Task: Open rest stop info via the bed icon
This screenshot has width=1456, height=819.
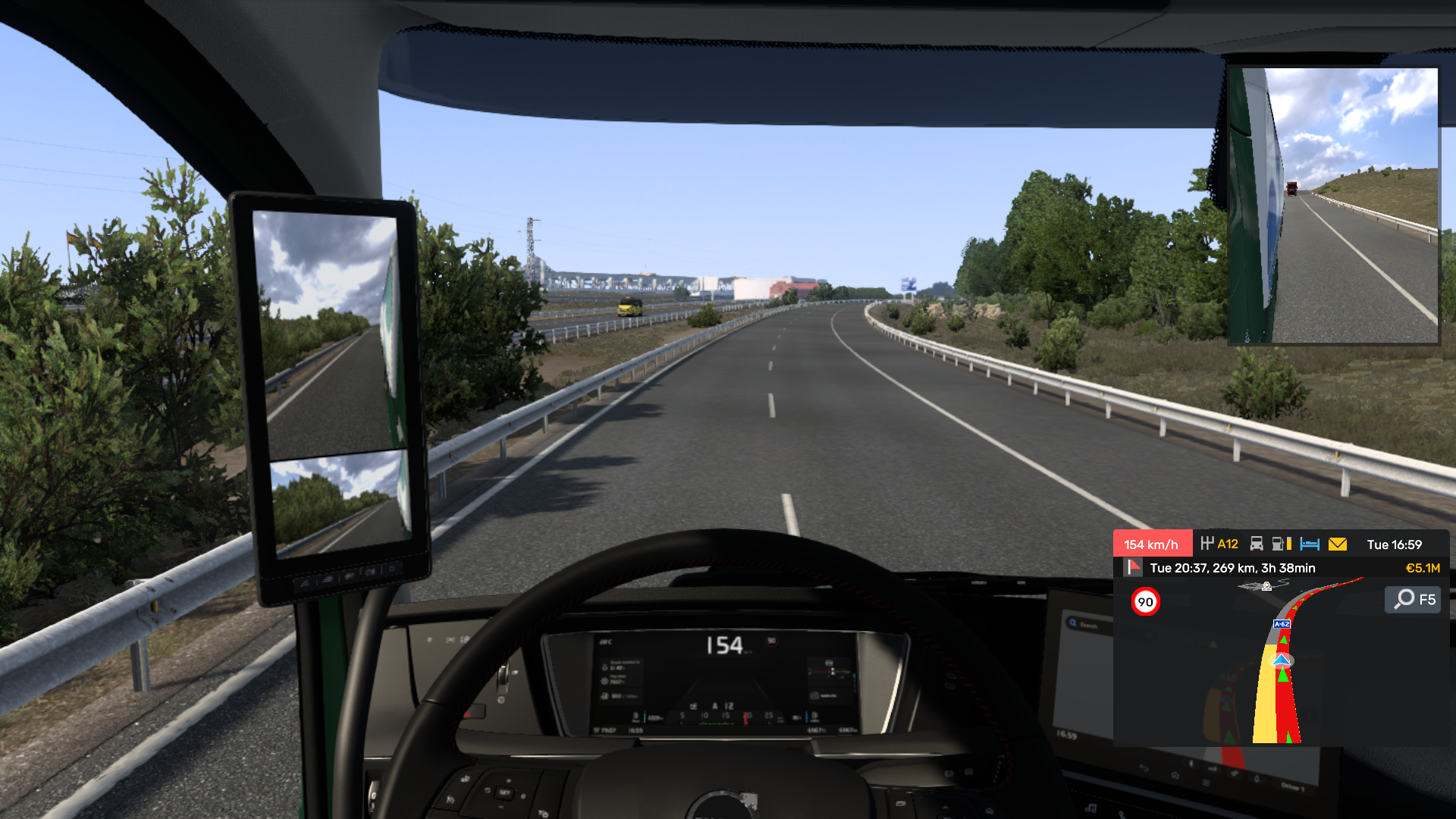Action: pos(1310,544)
